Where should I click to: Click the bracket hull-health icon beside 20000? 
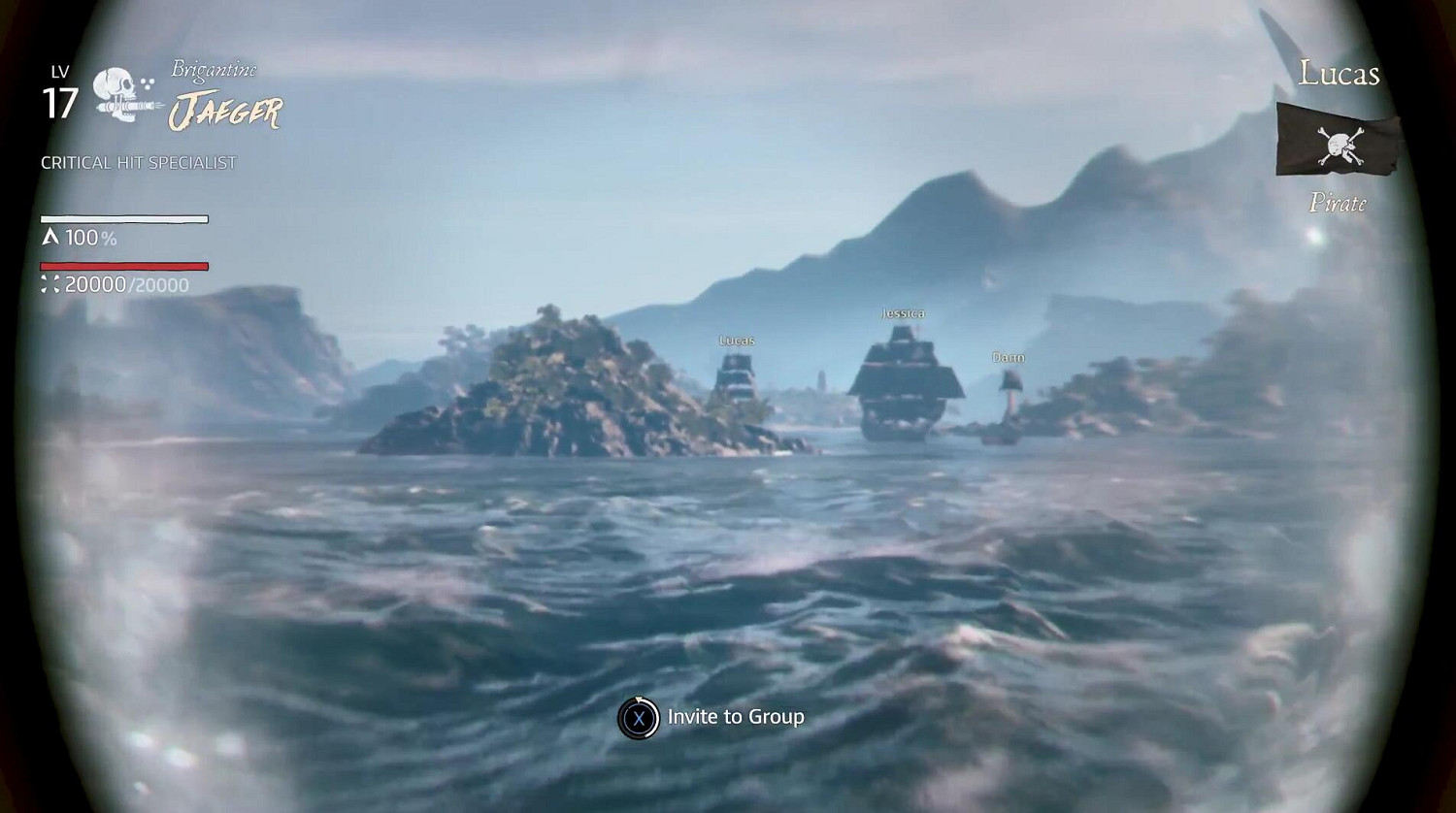(x=50, y=284)
